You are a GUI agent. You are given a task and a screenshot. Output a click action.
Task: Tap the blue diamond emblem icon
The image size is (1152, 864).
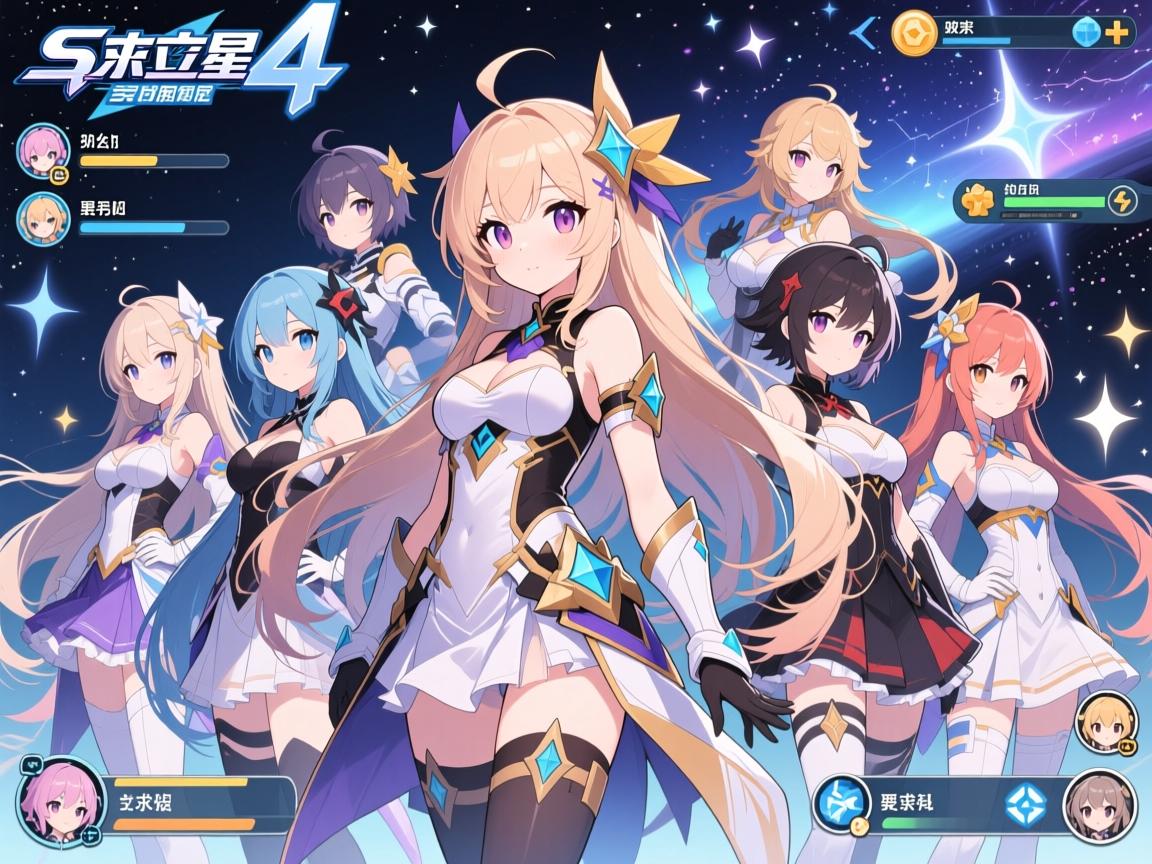coord(1021,804)
